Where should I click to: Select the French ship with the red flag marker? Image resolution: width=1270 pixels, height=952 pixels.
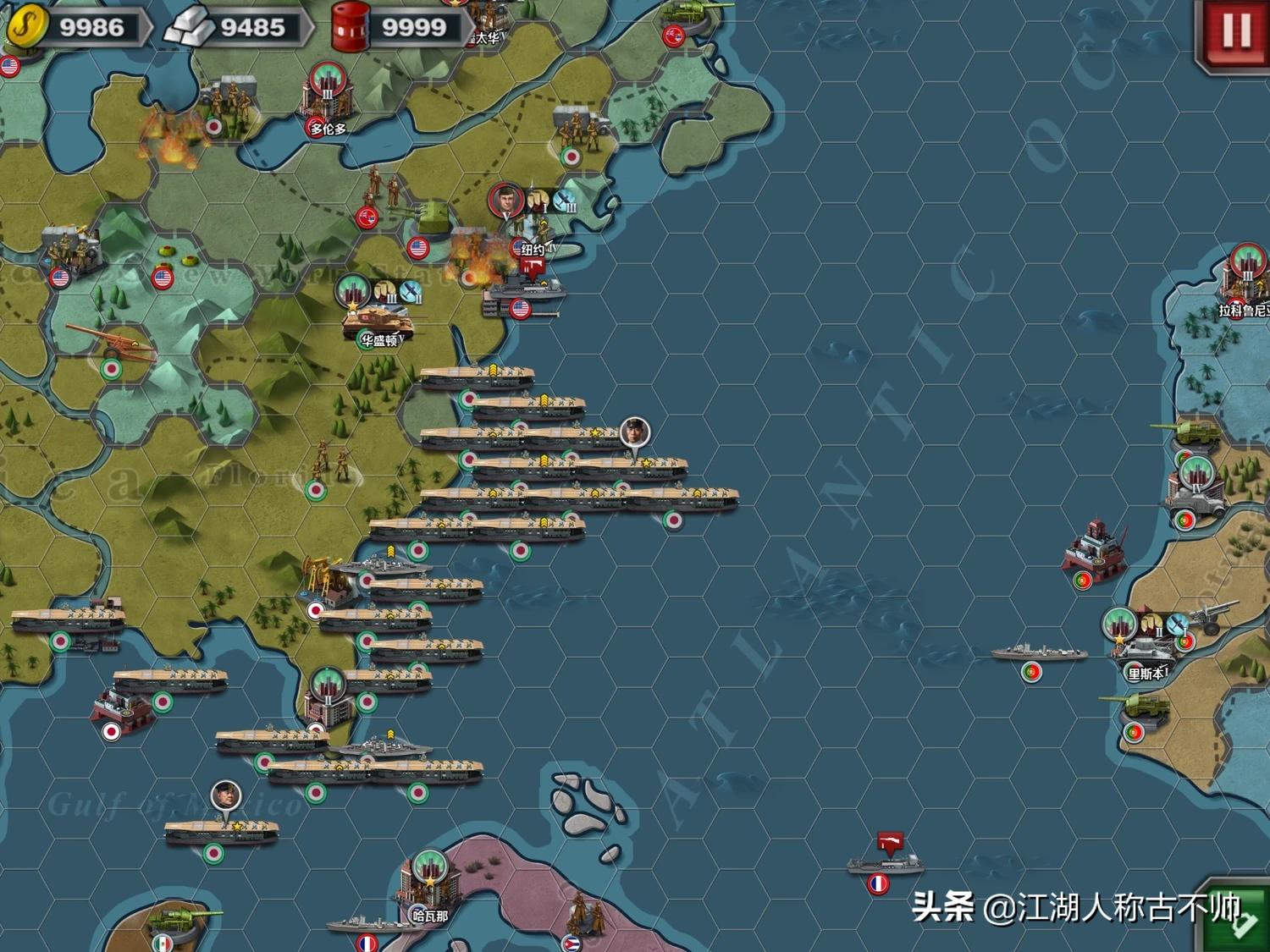(x=883, y=863)
